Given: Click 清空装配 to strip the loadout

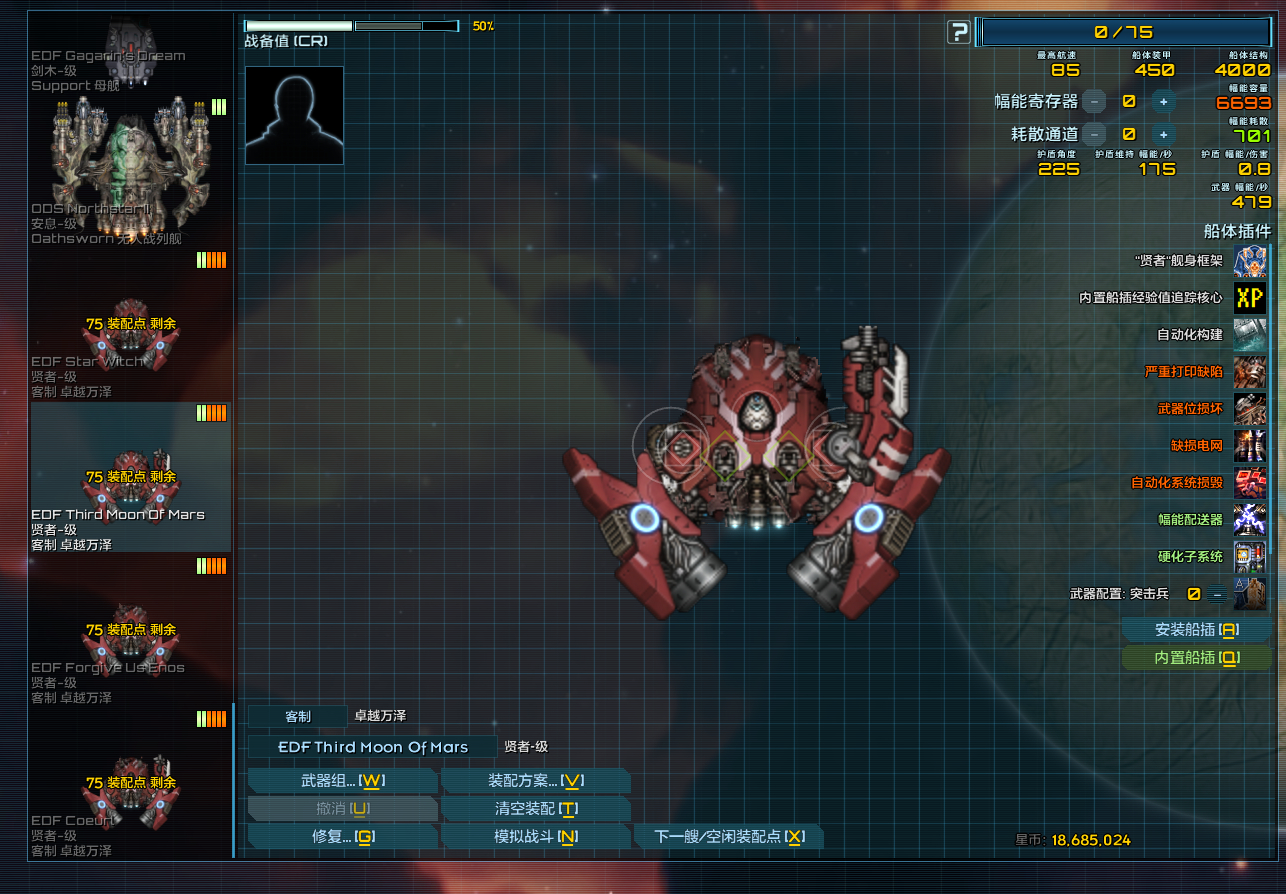Looking at the screenshot, I should (535, 808).
